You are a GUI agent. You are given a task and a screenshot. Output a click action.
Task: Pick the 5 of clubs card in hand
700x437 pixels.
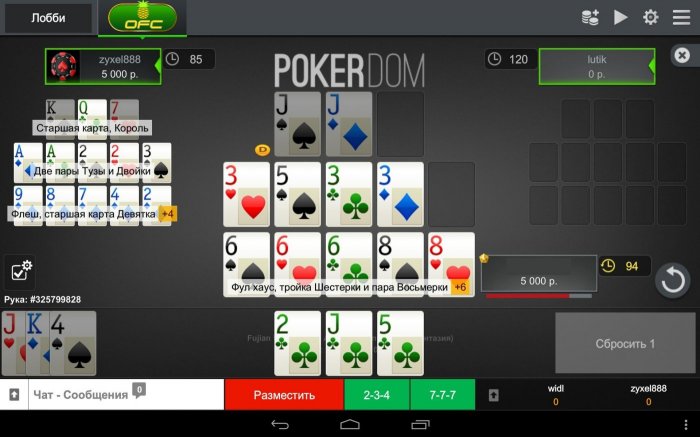[399, 342]
